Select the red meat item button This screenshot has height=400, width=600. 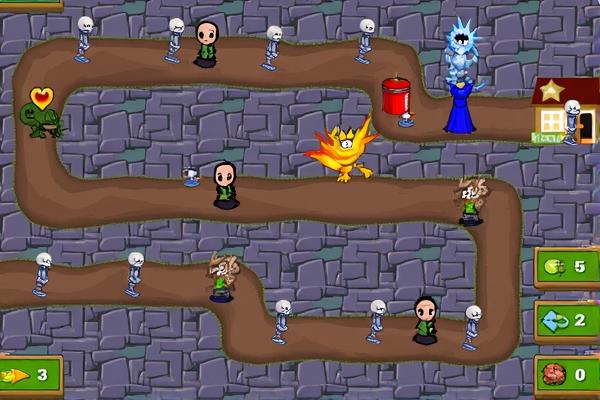566,375
